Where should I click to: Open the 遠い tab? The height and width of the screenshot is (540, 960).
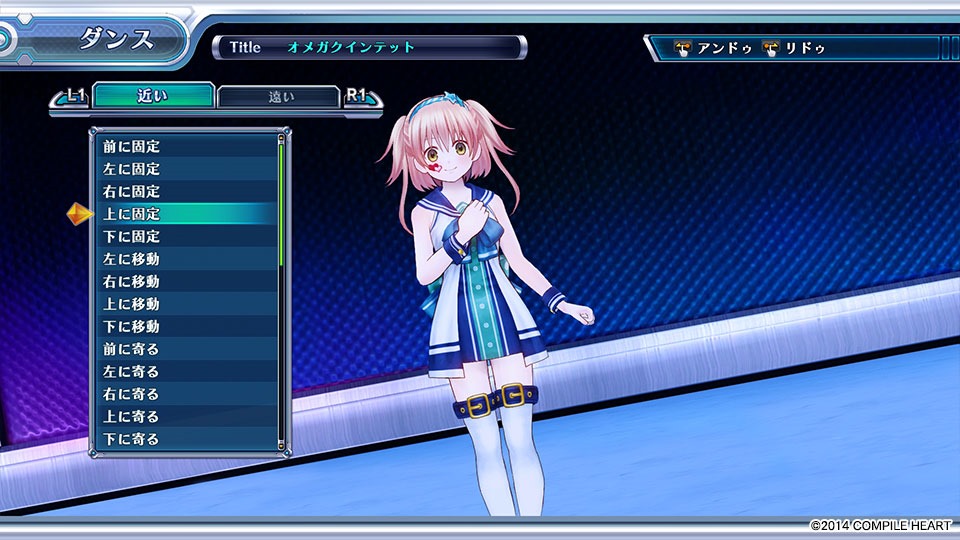pos(278,97)
